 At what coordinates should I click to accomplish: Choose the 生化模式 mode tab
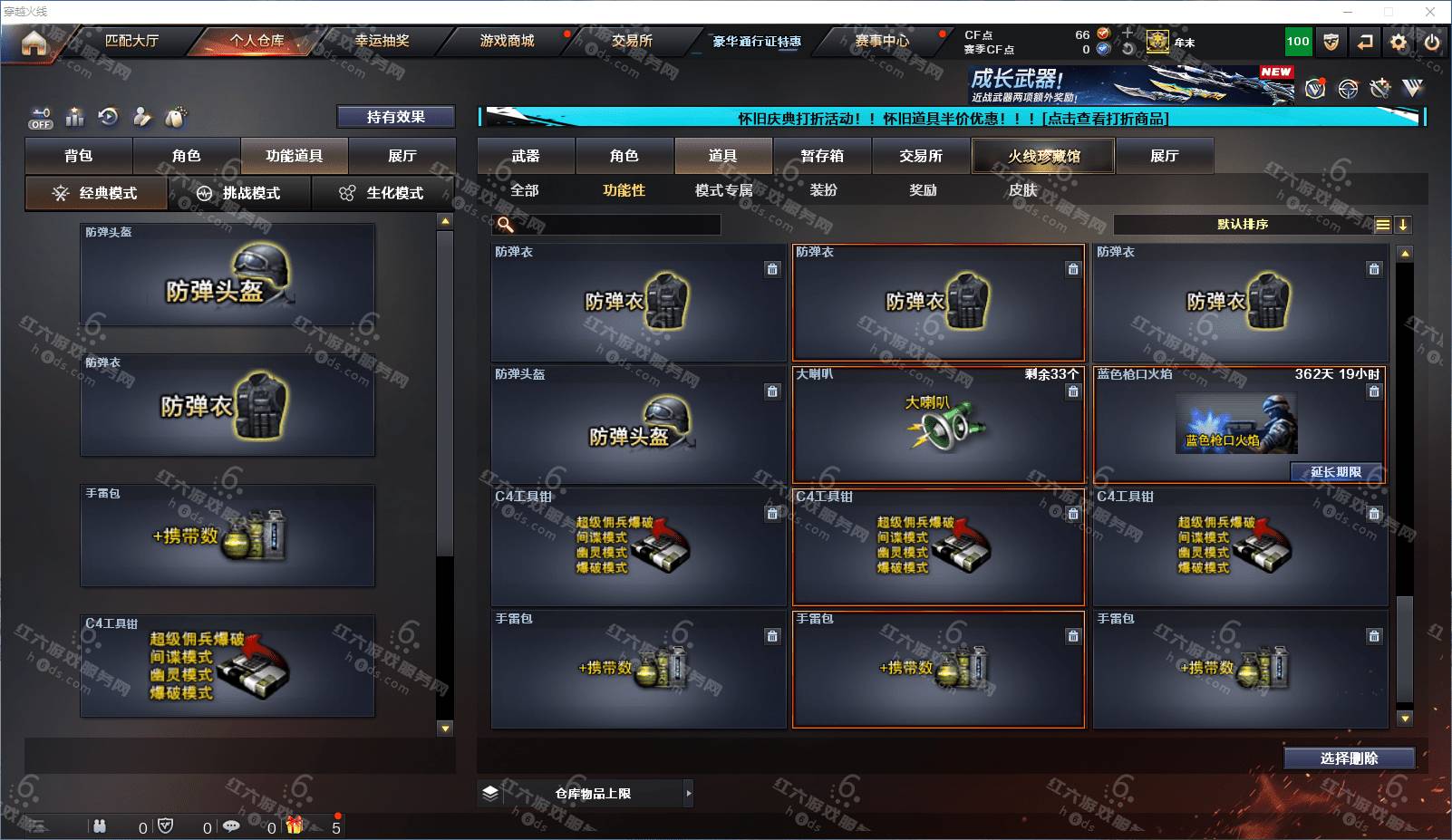coord(382,193)
